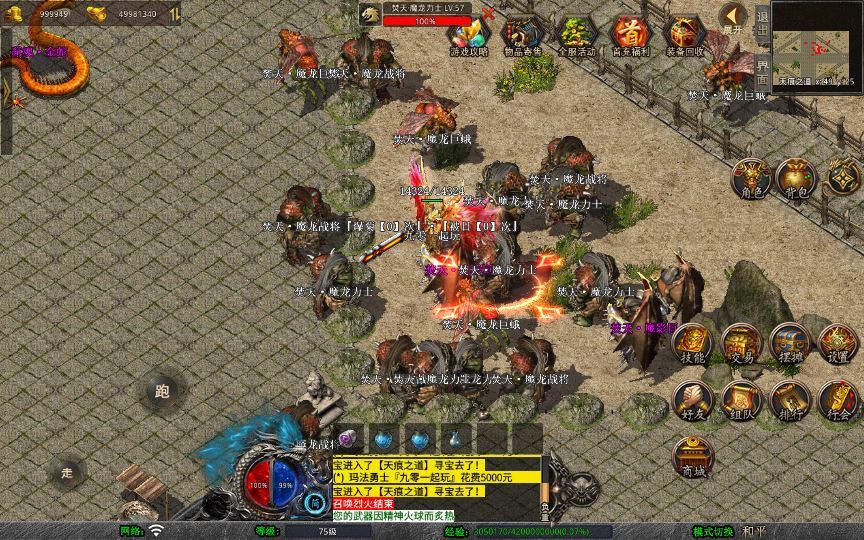Open the 物品寄售 consignment shop
864x540 pixels.
tap(520, 35)
